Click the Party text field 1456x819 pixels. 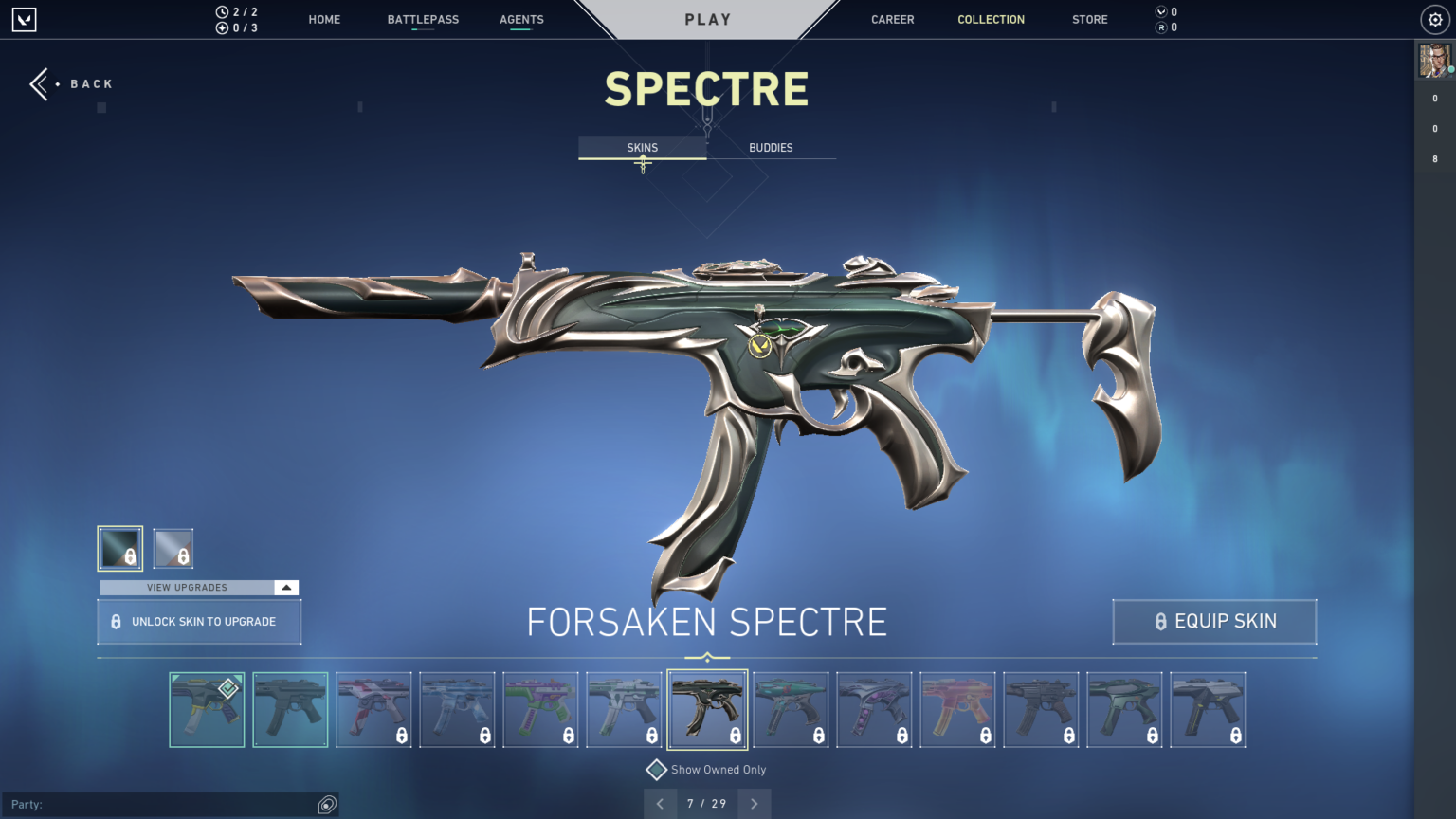(x=171, y=804)
